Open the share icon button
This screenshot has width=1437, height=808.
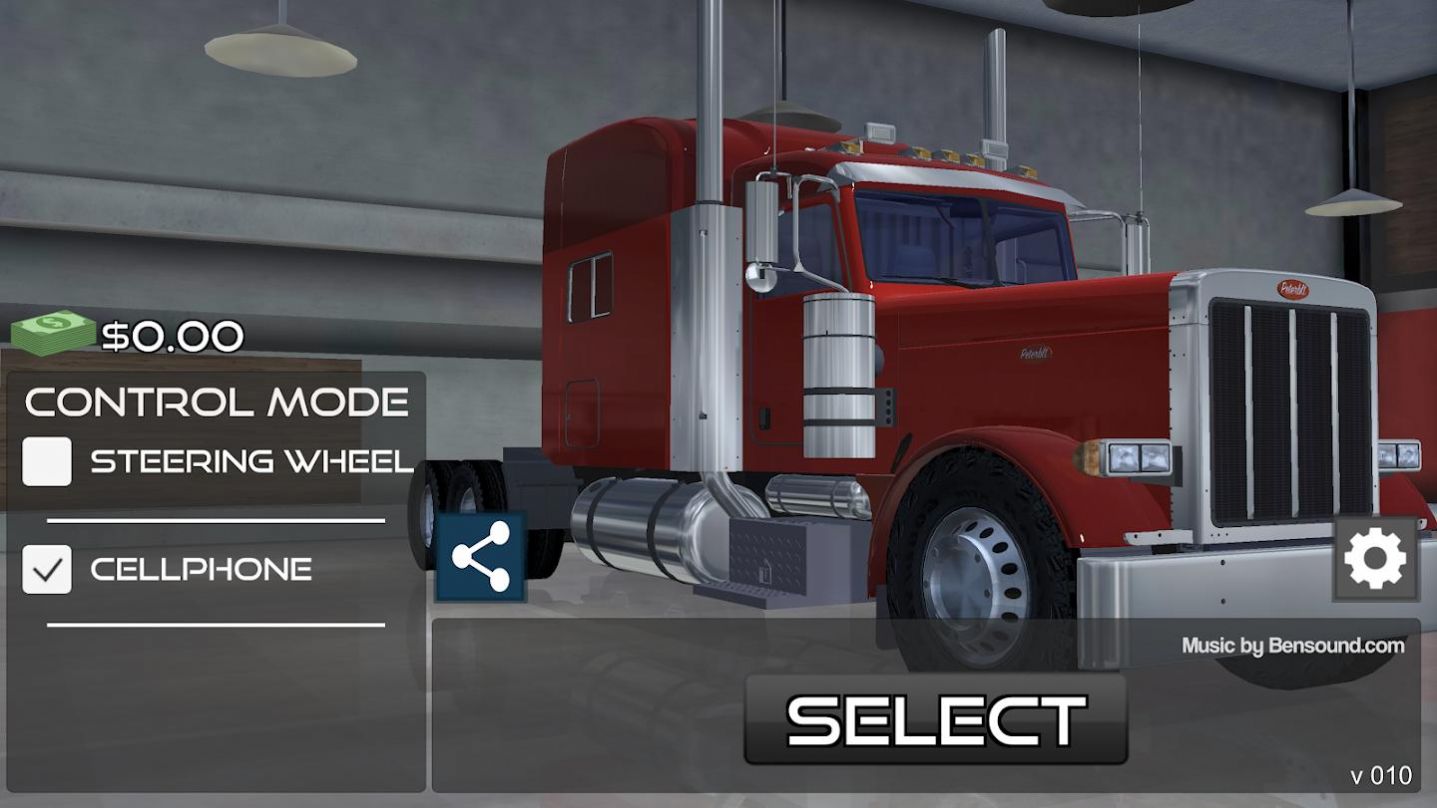pos(481,557)
